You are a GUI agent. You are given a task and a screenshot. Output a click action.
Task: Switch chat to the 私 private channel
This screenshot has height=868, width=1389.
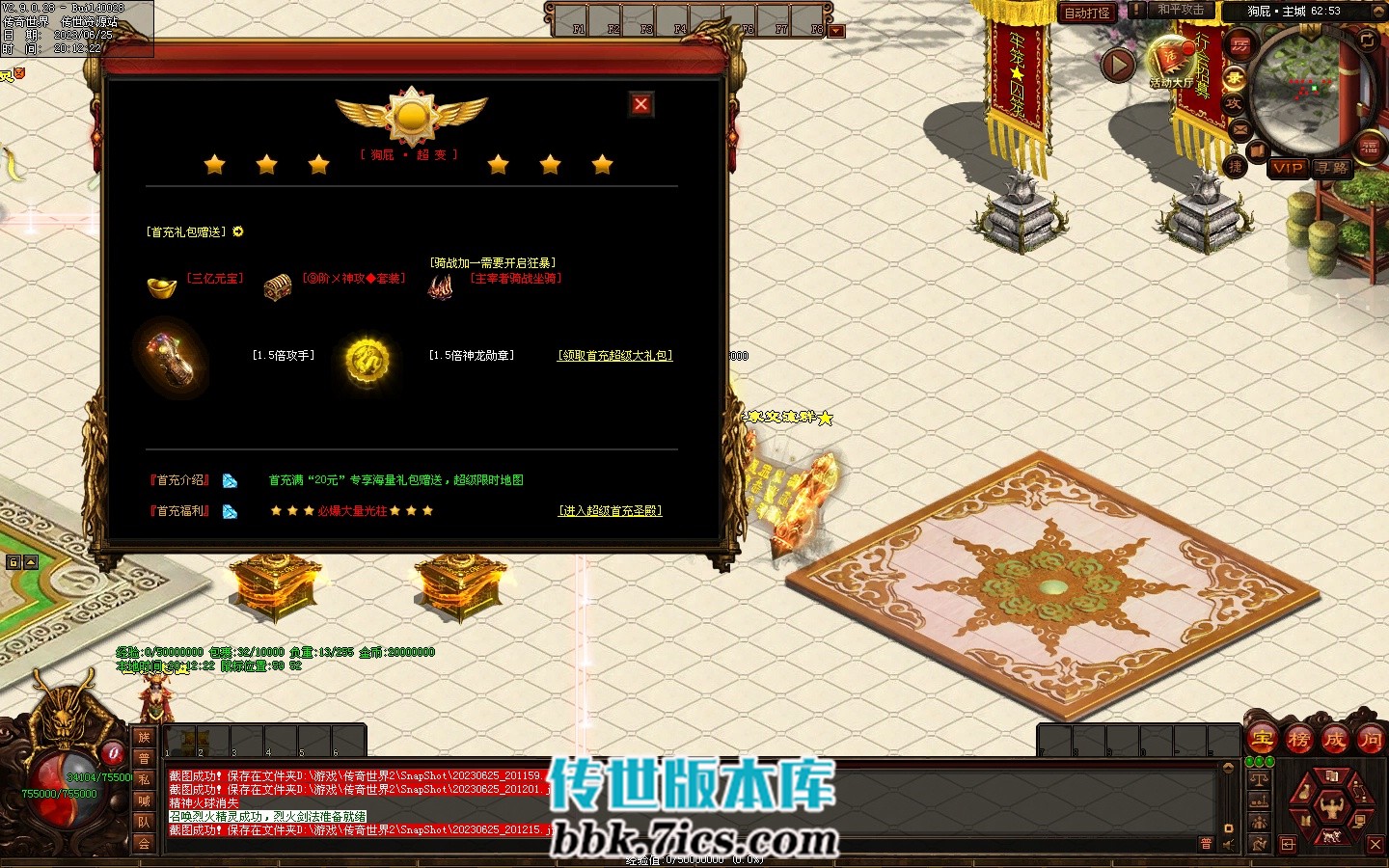pyautogui.click(x=144, y=779)
